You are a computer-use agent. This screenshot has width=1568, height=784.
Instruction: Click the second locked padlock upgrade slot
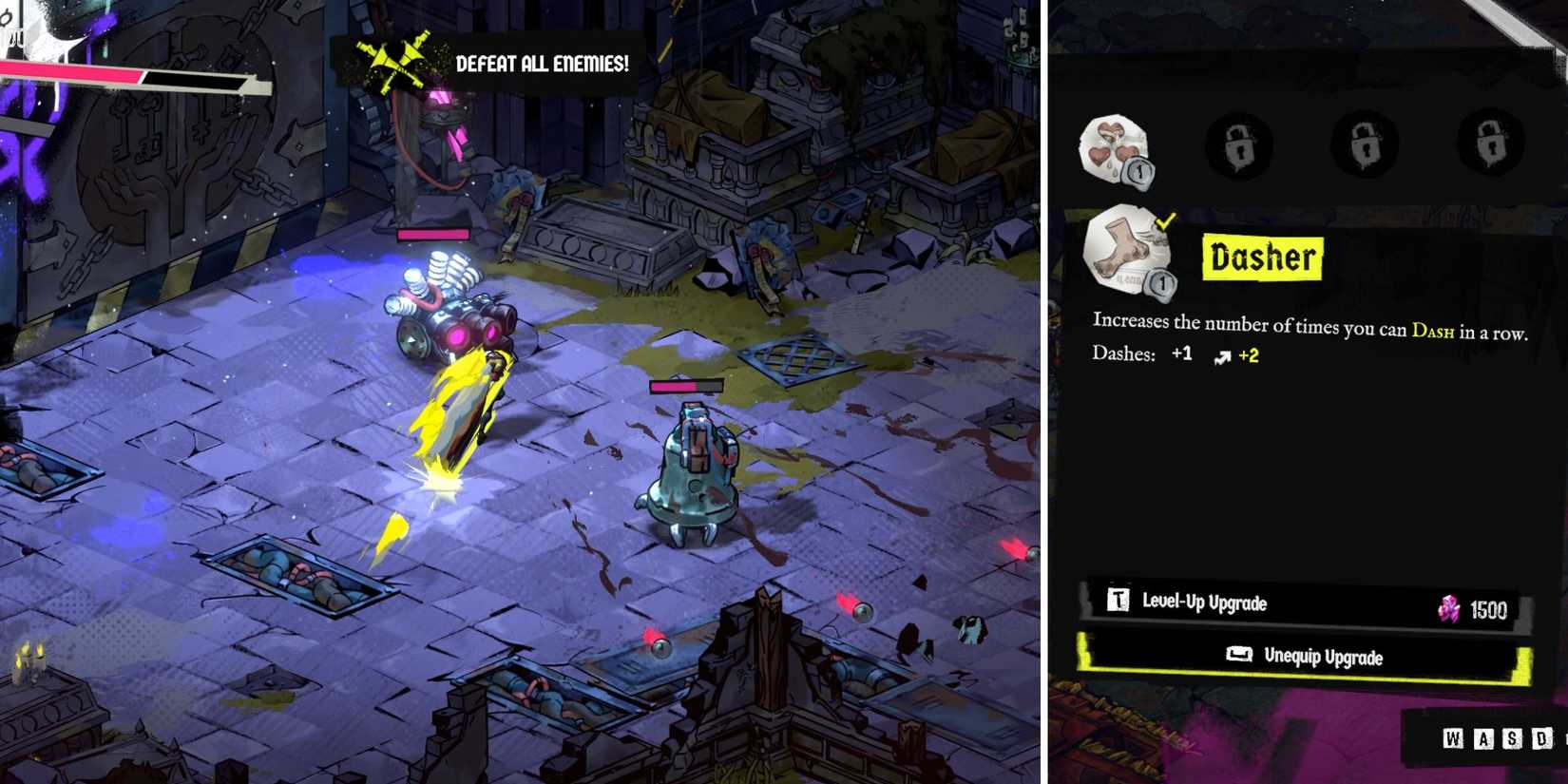[1367, 144]
